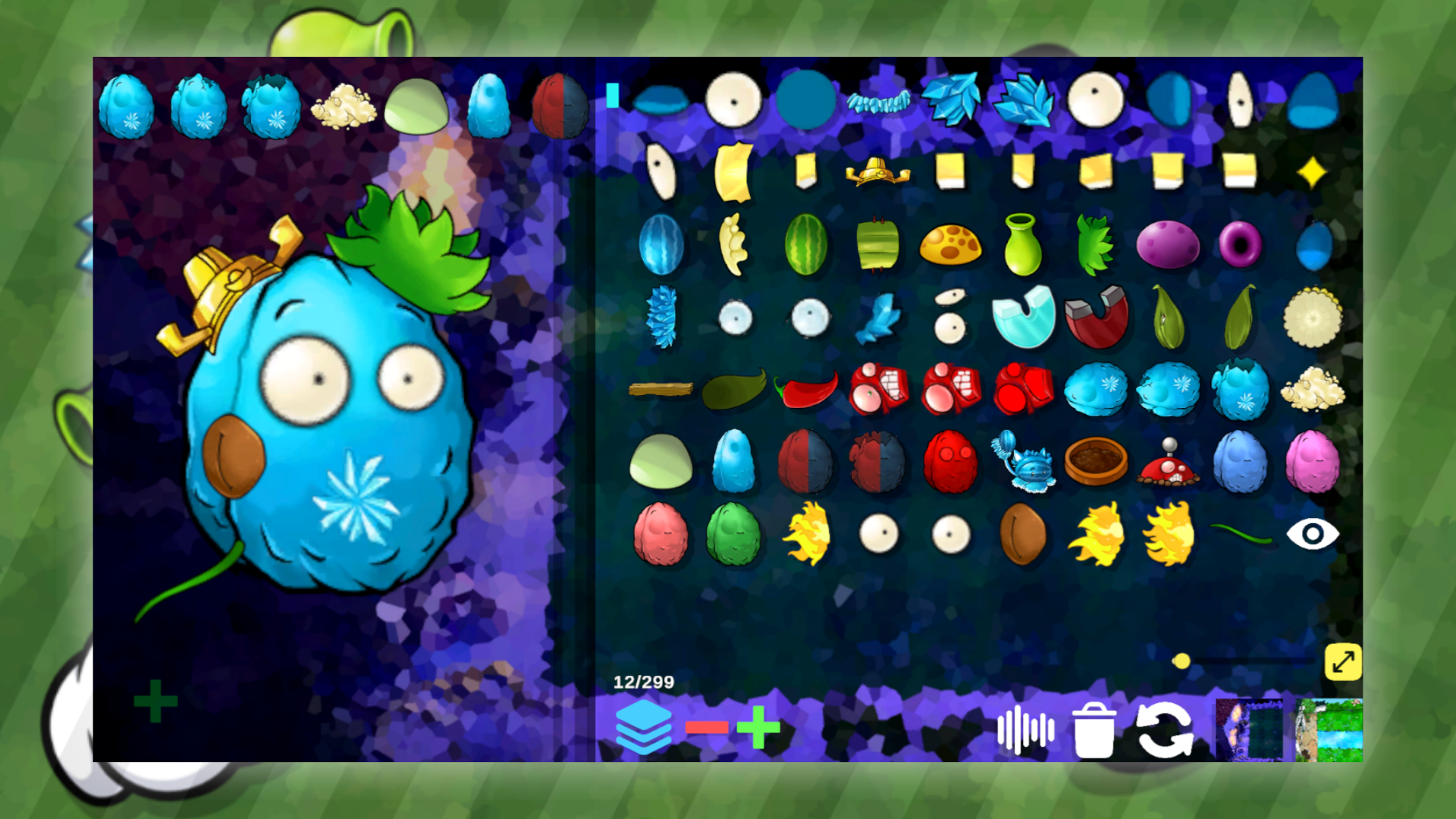The image size is (1456, 819).
Task: Pick the watermelon body part
Action: pyautogui.click(x=806, y=244)
